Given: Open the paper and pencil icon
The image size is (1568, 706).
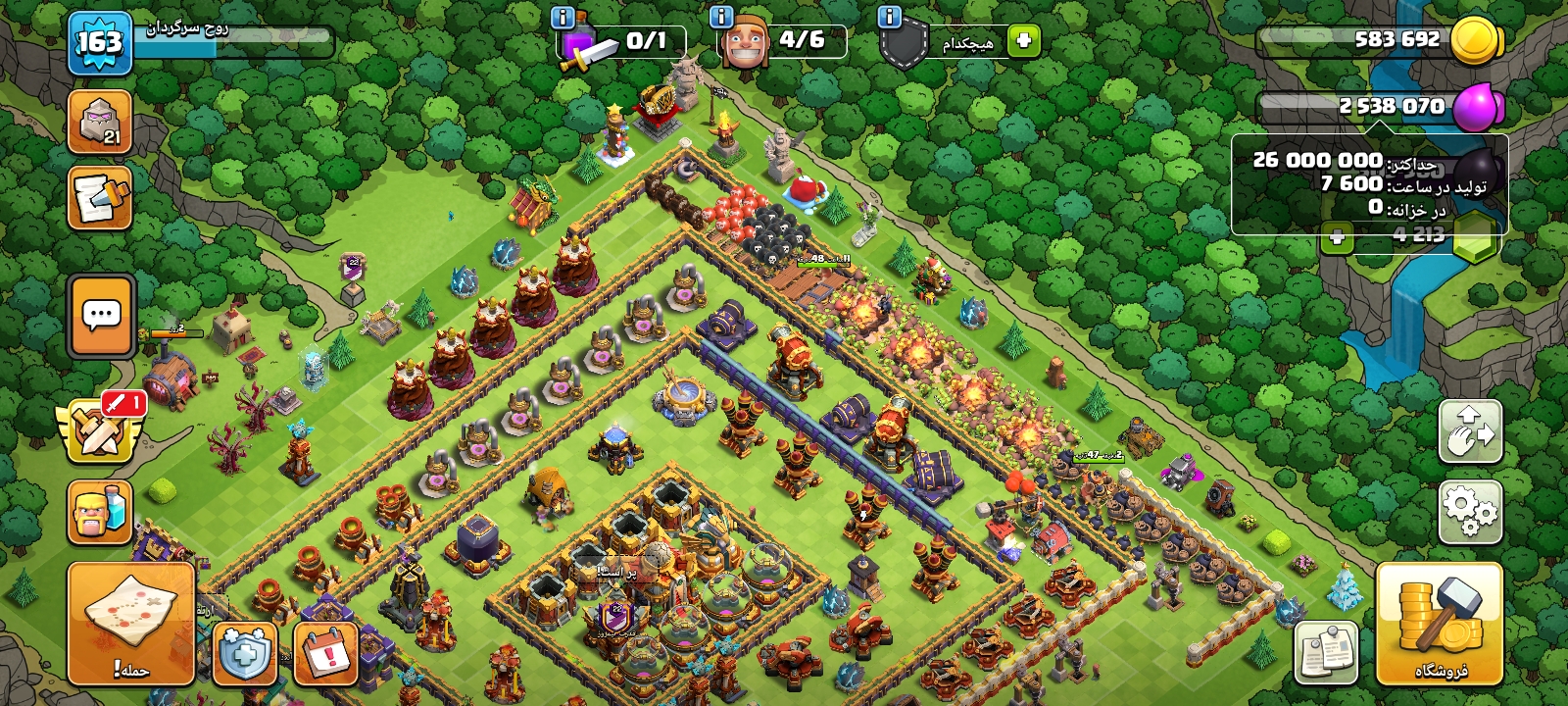Looking at the screenshot, I should [x=100, y=198].
